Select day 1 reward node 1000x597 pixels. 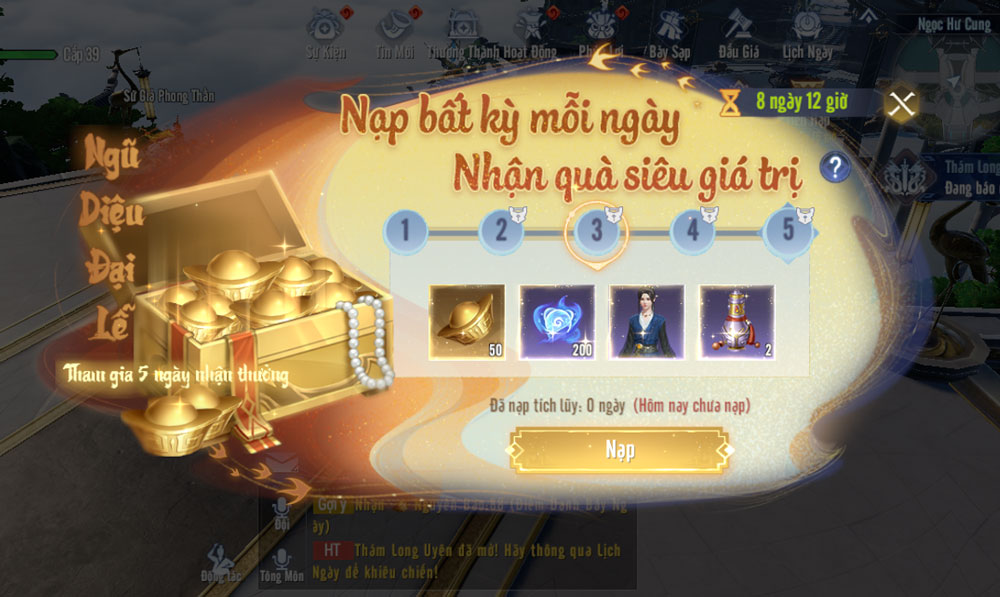pyautogui.click(x=405, y=231)
